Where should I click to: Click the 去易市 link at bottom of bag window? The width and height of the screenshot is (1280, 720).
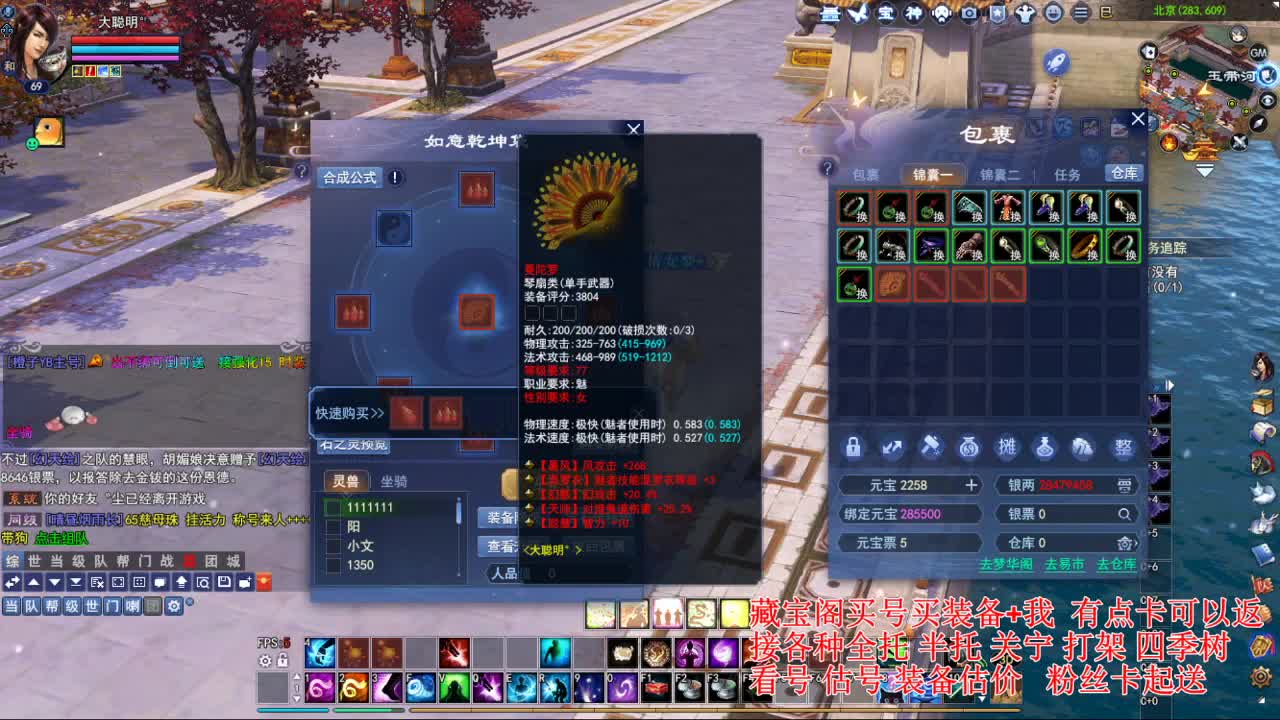1066,562
